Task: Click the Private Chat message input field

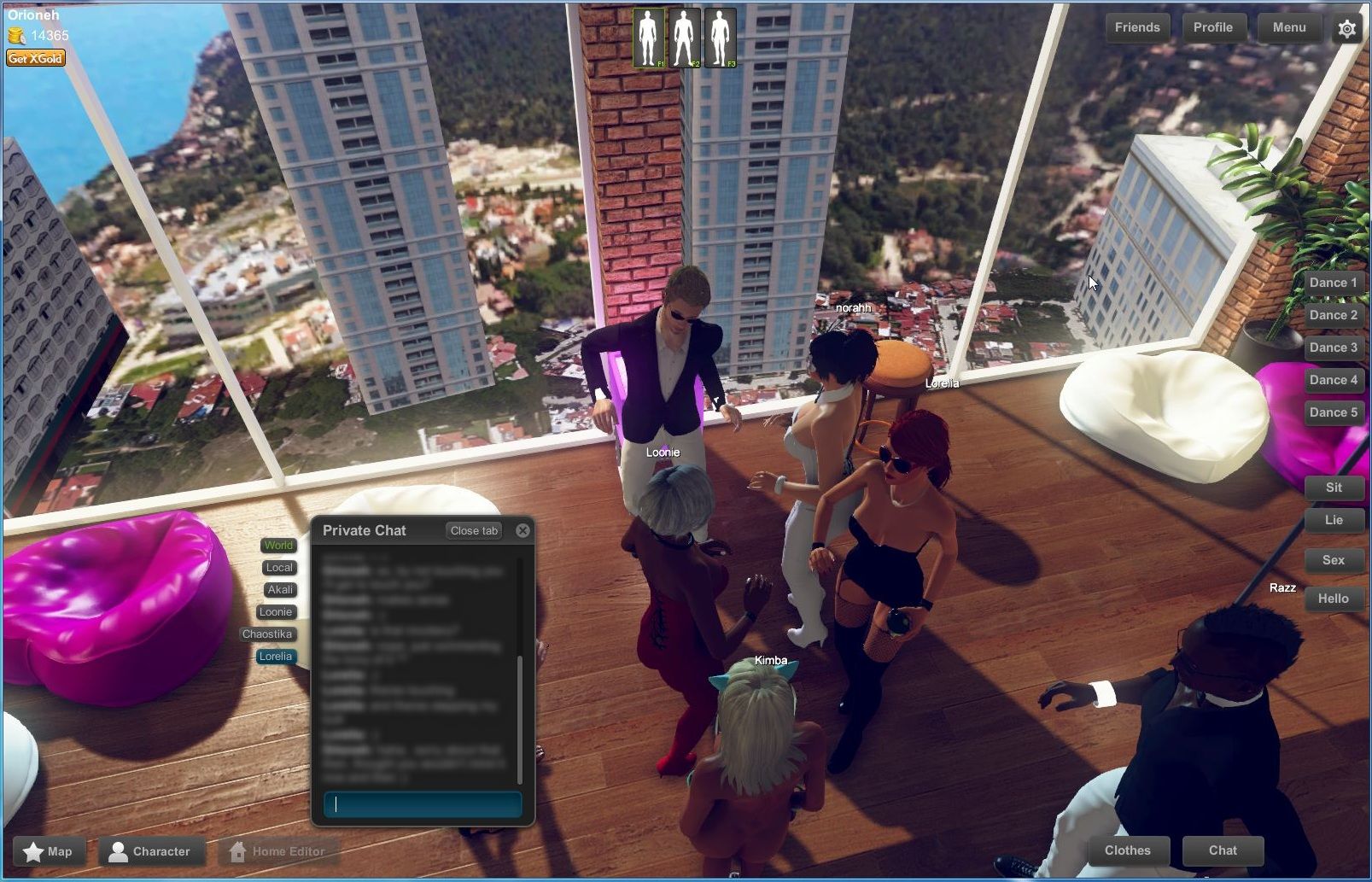Action: click(x=424, y=804)
